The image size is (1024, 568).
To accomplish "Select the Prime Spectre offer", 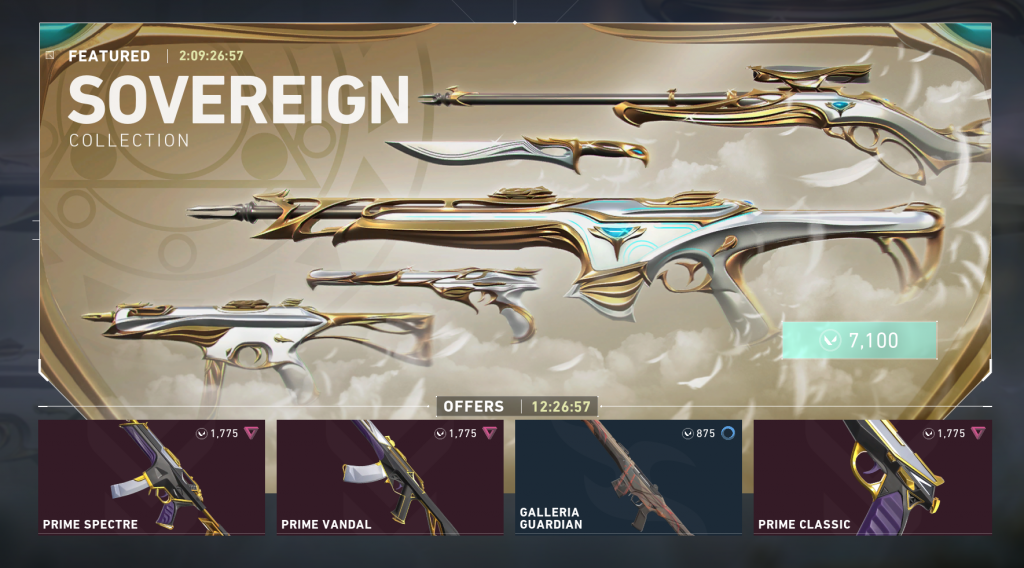I will coord(152,477).
